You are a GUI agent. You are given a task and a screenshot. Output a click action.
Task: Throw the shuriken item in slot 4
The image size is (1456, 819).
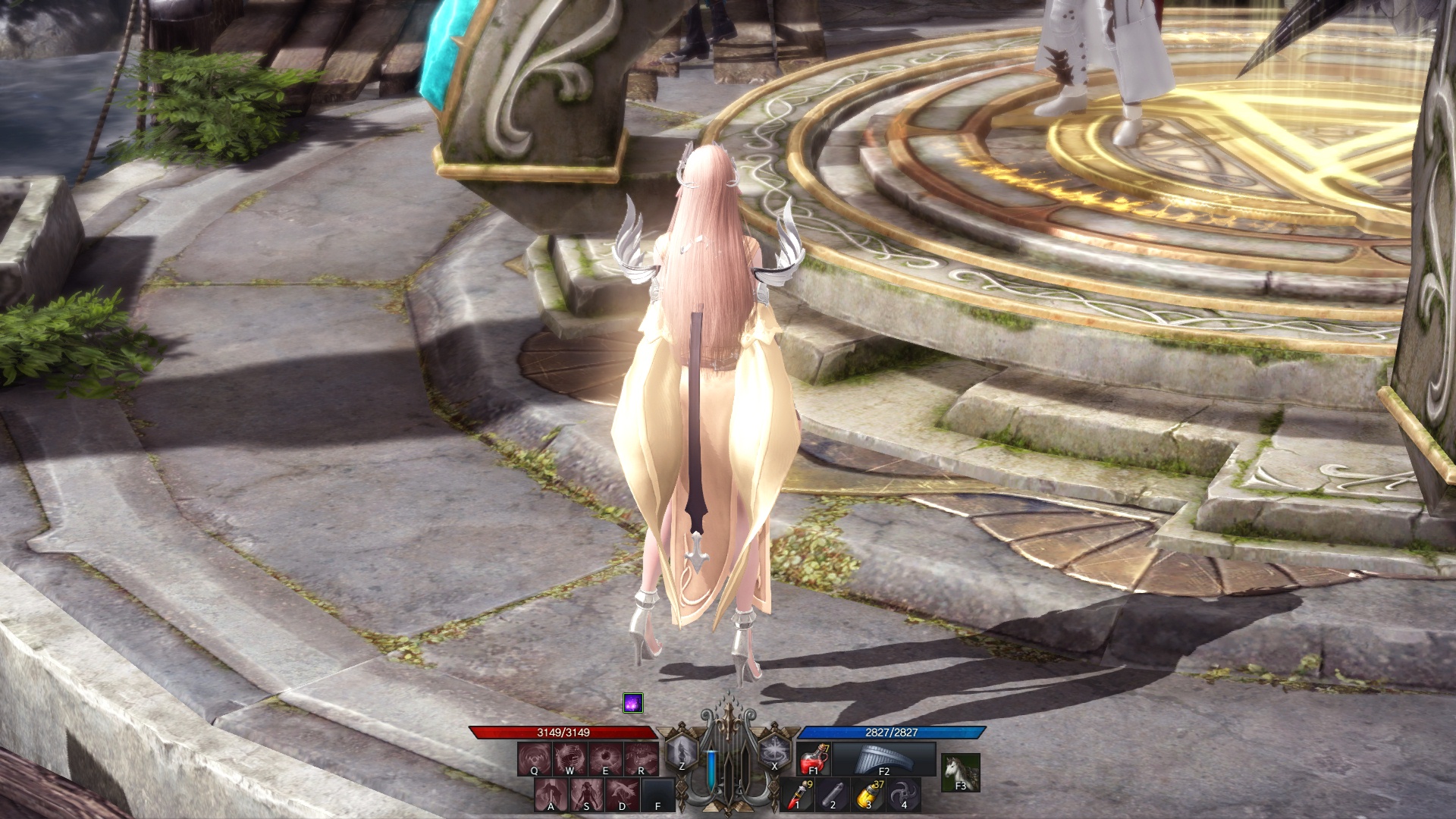click(904, 794)
